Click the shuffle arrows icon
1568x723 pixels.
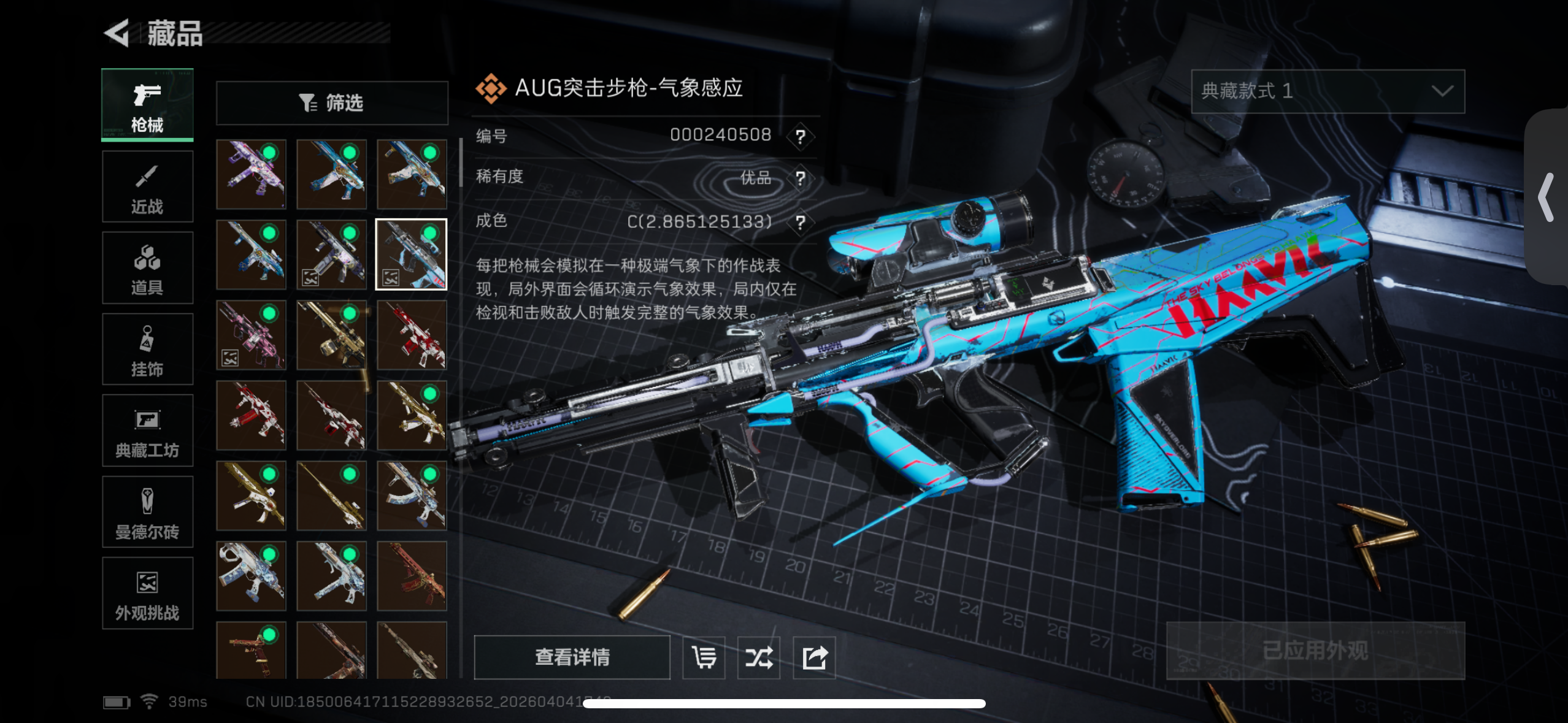(759, 657)
